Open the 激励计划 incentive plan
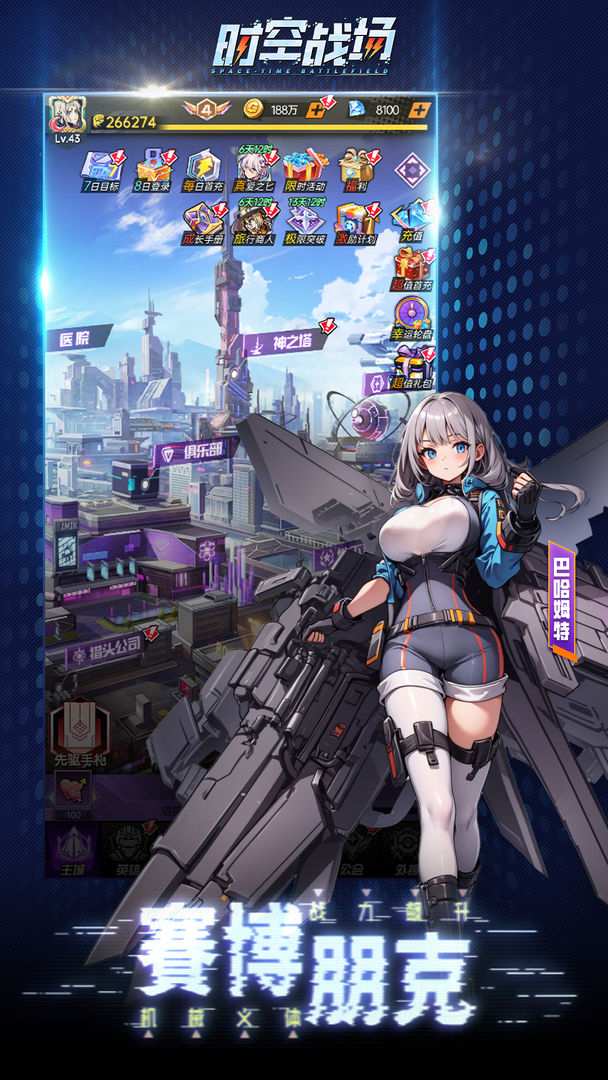This screenshot has height=1080, width=608. (355, 221)
